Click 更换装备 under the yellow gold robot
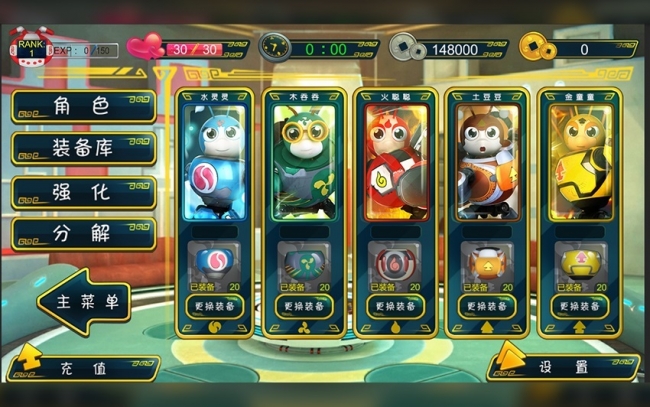650x407 pixels. (x=580, y=307)
